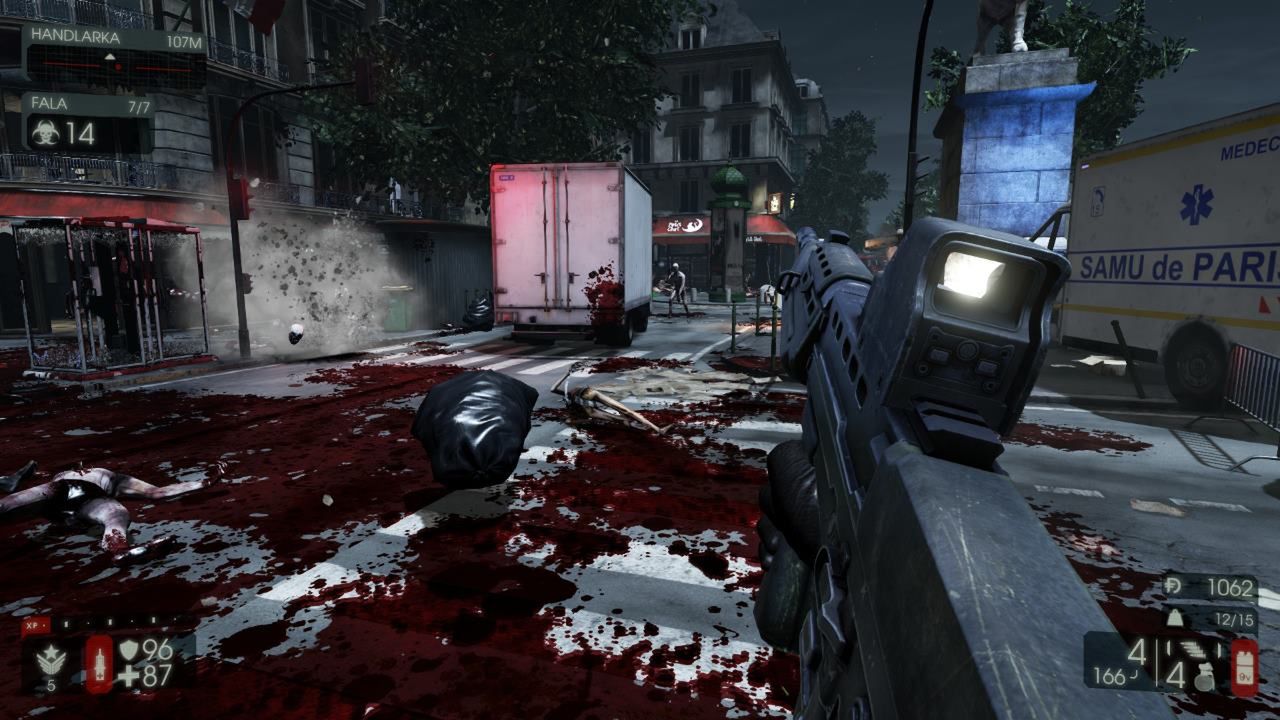
Task: Click the health cross icon beside 87
Action: click(x=130, y=674)
